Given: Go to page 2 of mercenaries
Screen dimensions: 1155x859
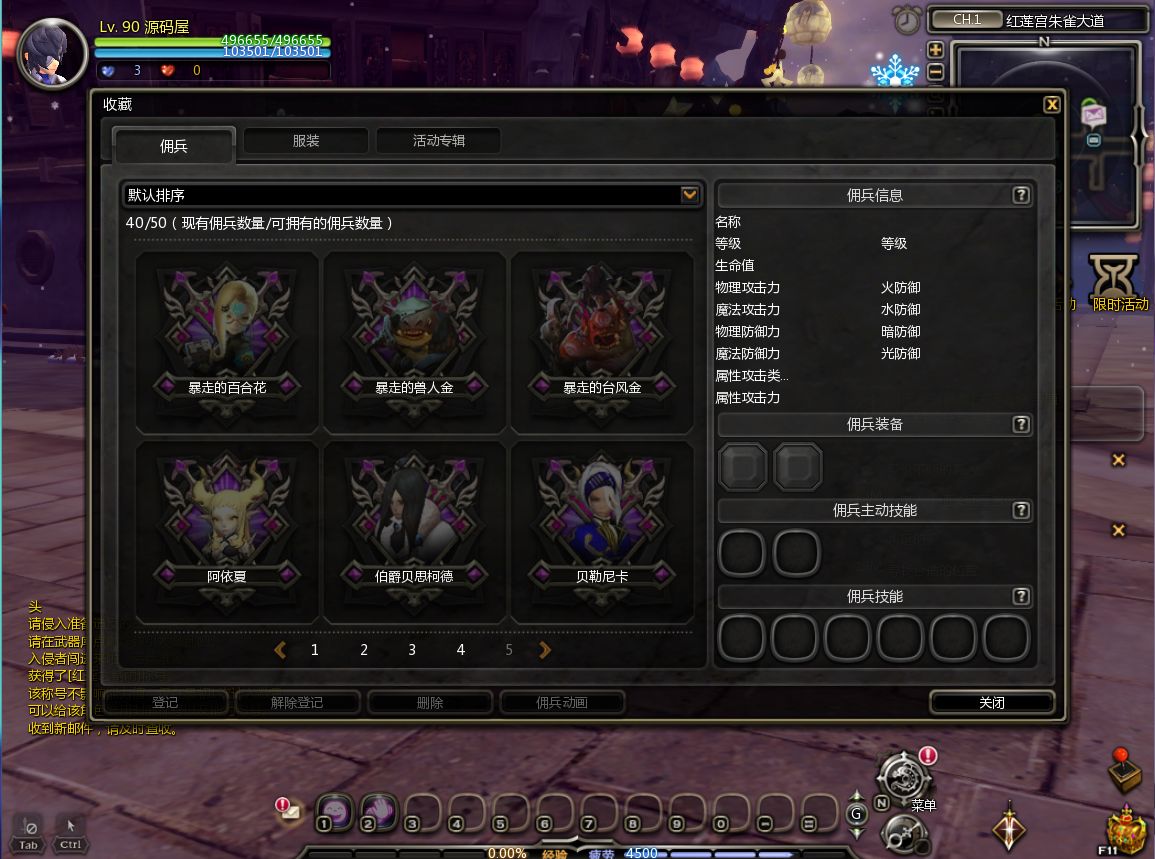Looking at the screenshot, I should [364, 650].
